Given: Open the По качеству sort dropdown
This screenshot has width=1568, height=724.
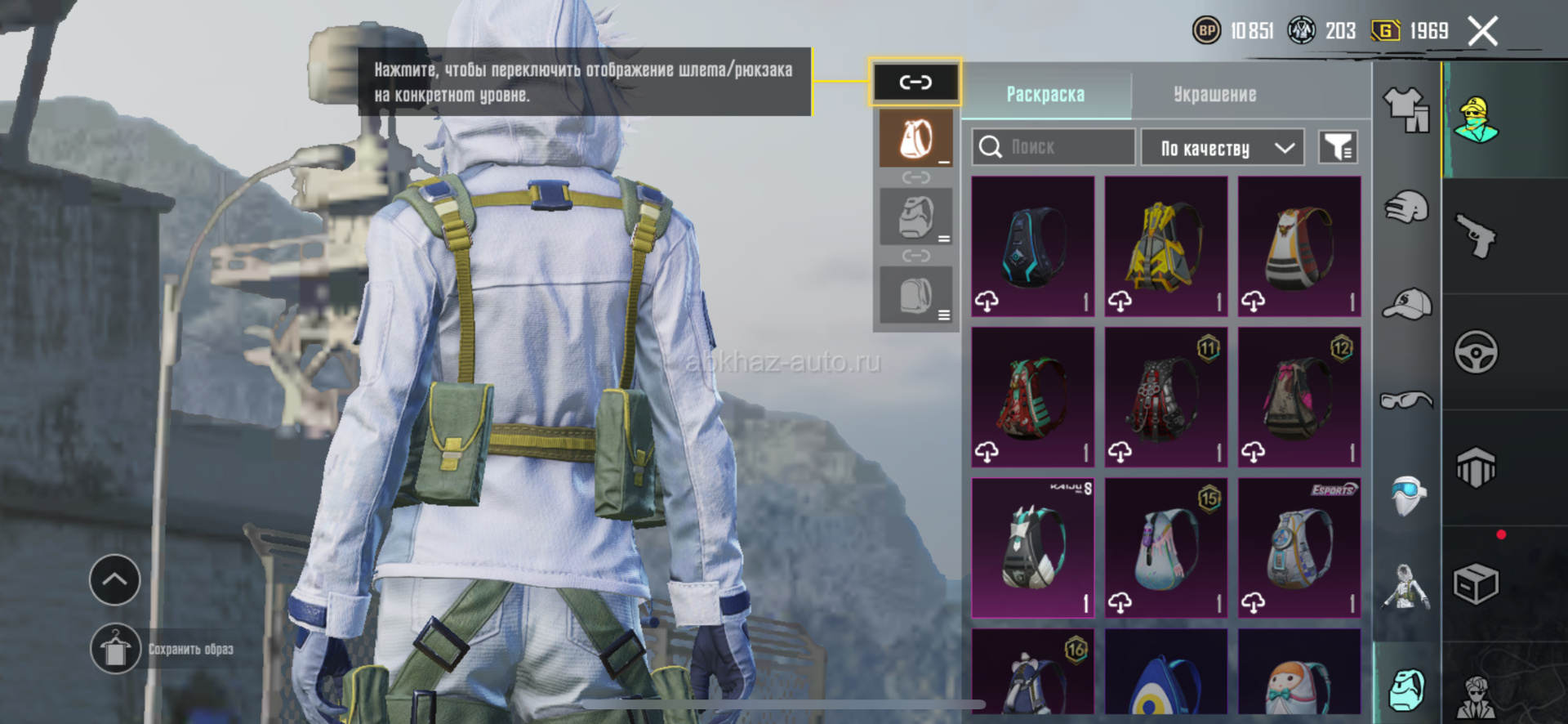Looking at the screenshot, I should pyautogui.click(x=1222, y=148).
